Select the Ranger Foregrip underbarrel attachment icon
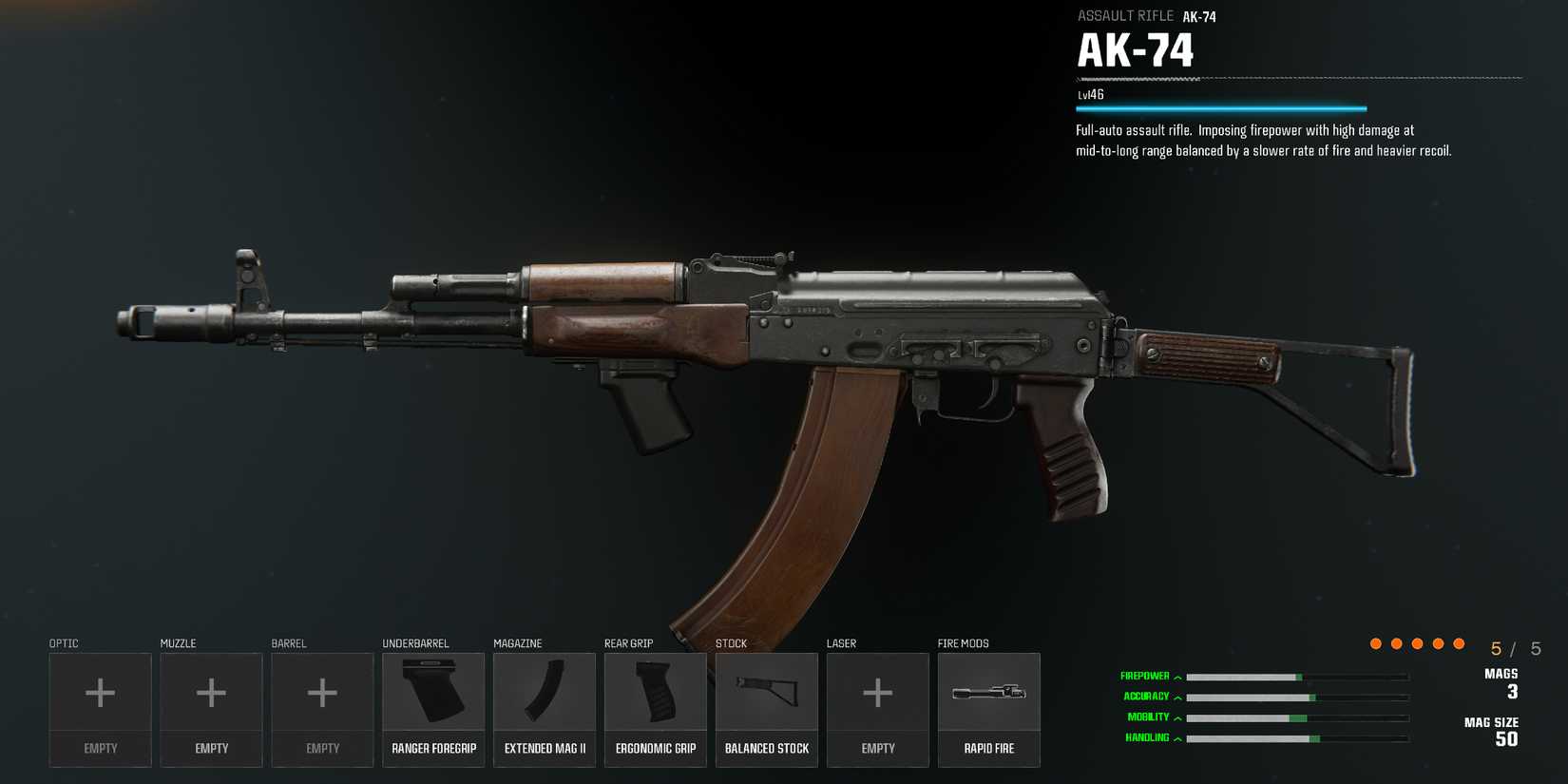 433,692
